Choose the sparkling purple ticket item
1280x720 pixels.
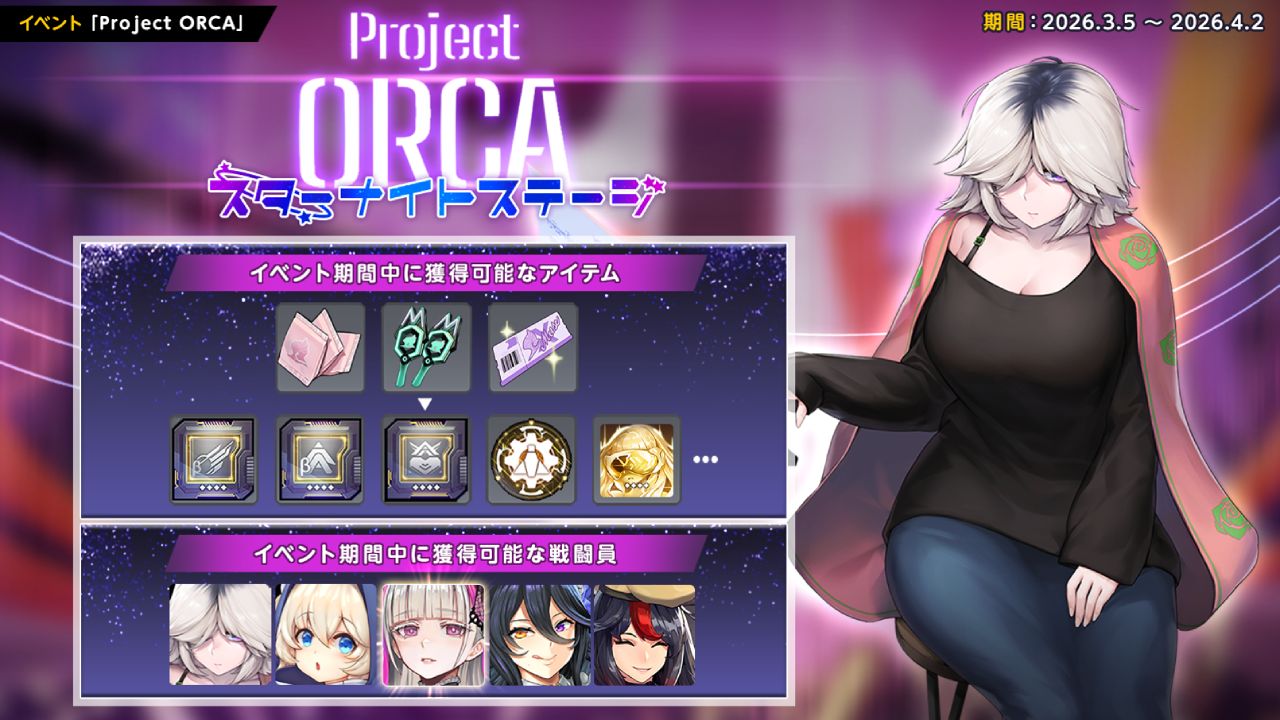pyautogui.click(x=533, y=347)
